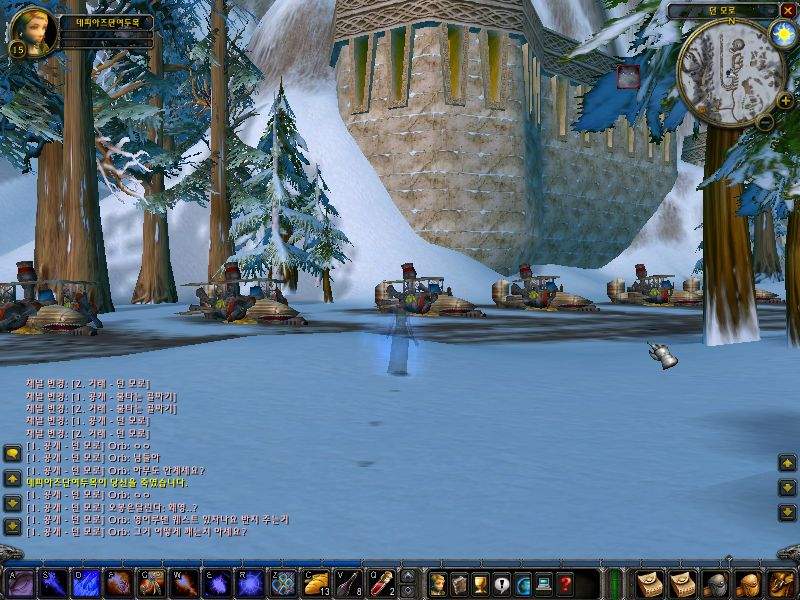Open the Dun Morogh minimap
This screenshot has width=800, height=600.
(730, 72)
